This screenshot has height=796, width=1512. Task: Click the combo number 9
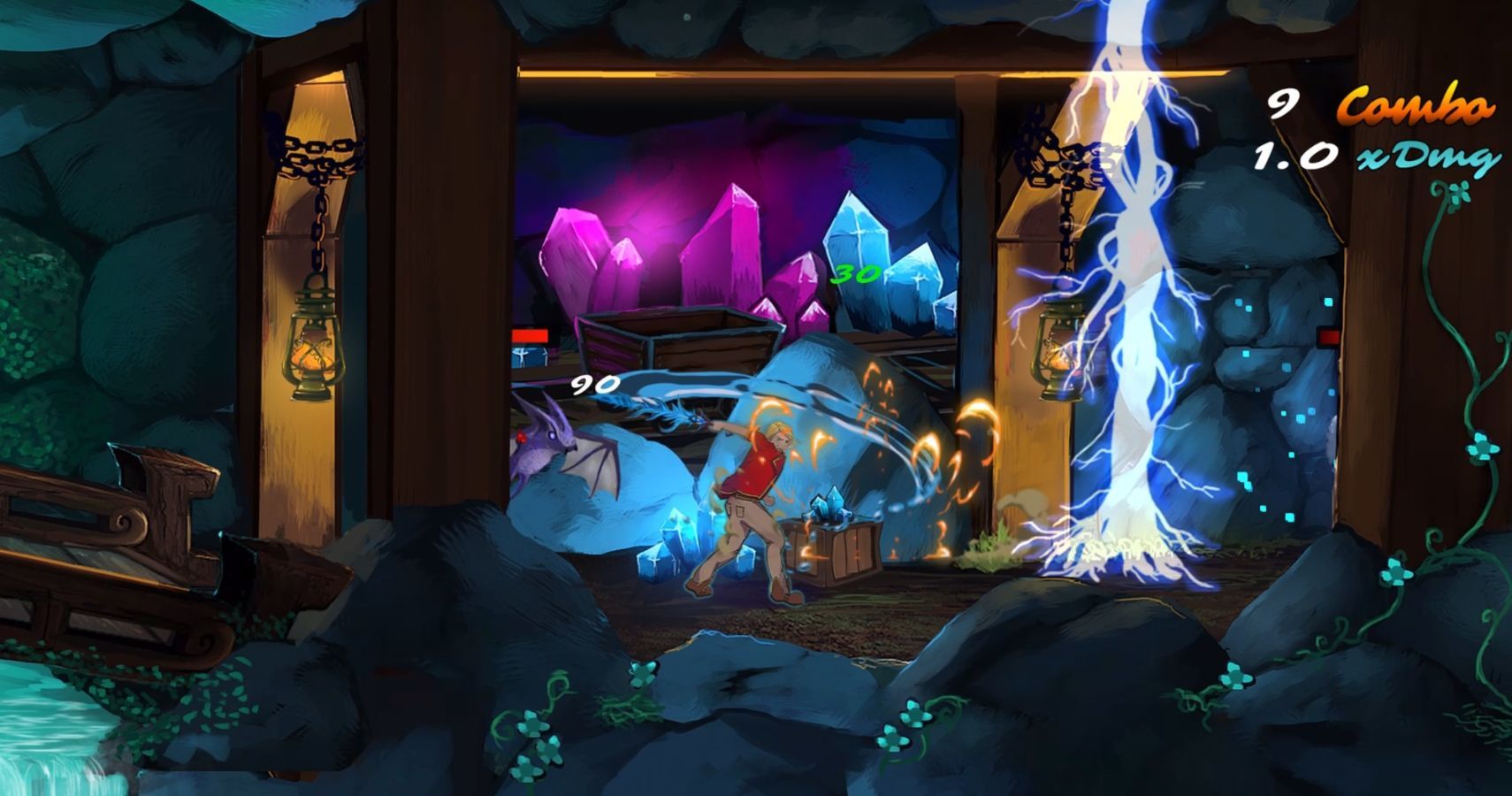[x=1284, y=104]
